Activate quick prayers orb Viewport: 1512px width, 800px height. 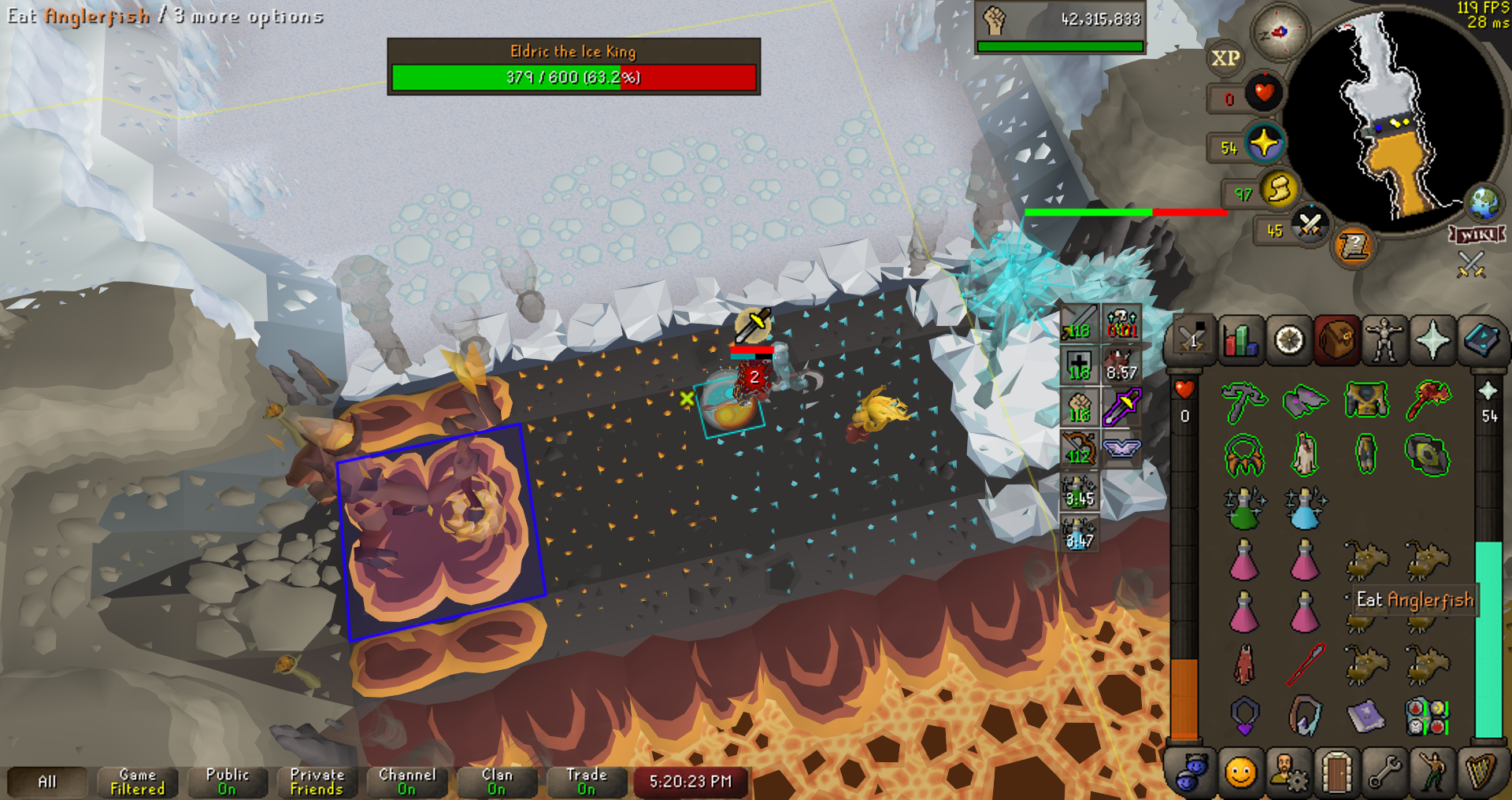(1265, 144)
